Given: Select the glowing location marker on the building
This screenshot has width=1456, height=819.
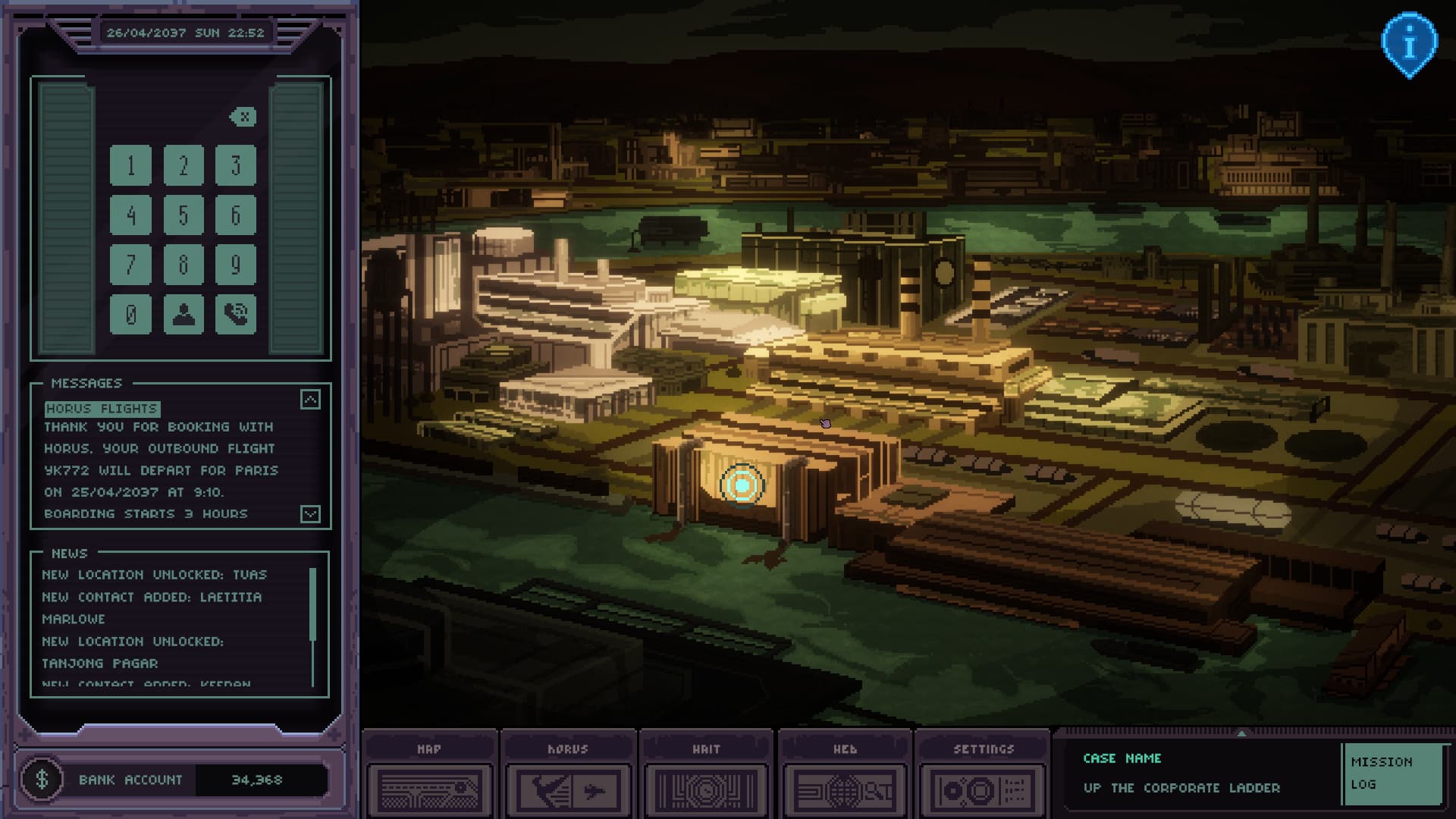Looking at the screenshot, I should (x=742, y=485).
